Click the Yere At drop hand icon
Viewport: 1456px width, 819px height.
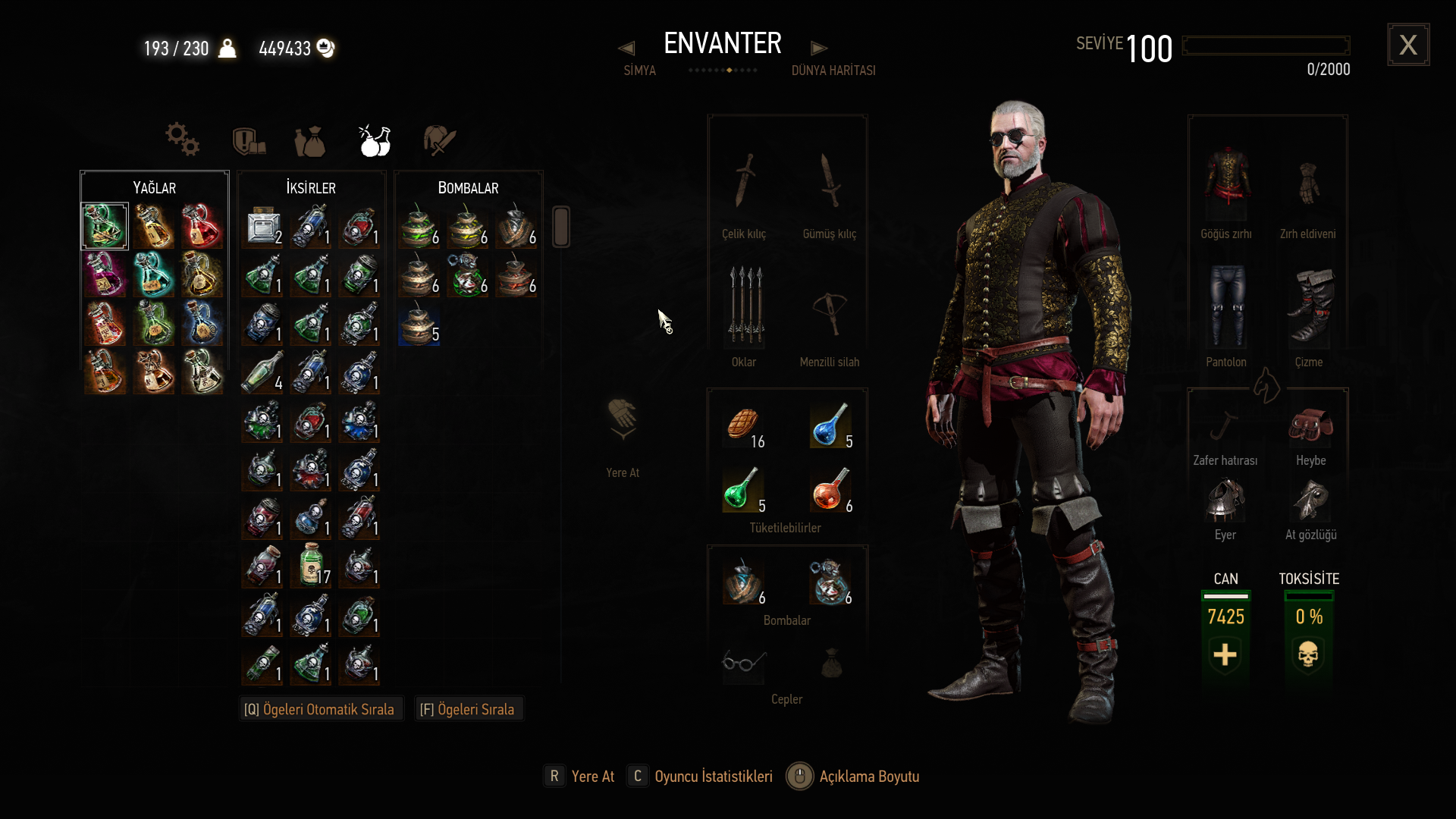click(x=623, y=419)
